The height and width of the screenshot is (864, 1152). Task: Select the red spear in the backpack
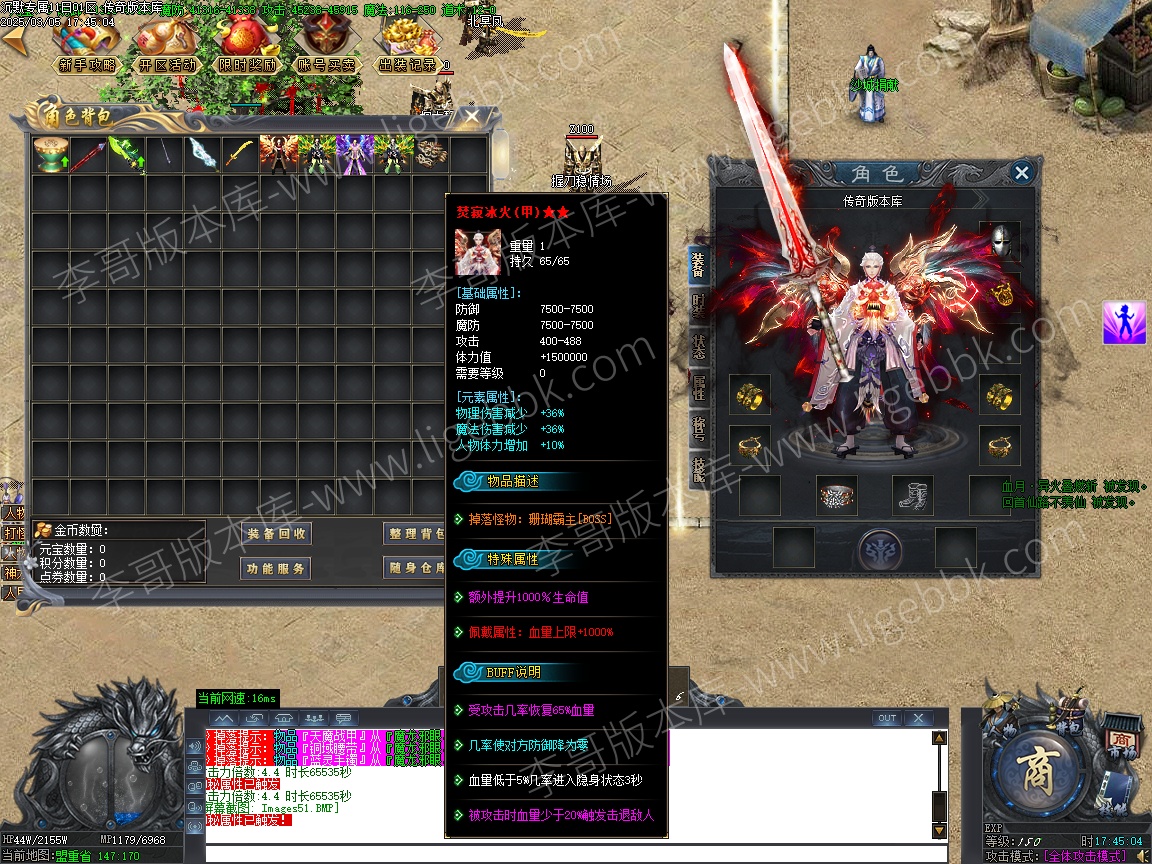tap(88, 155)
